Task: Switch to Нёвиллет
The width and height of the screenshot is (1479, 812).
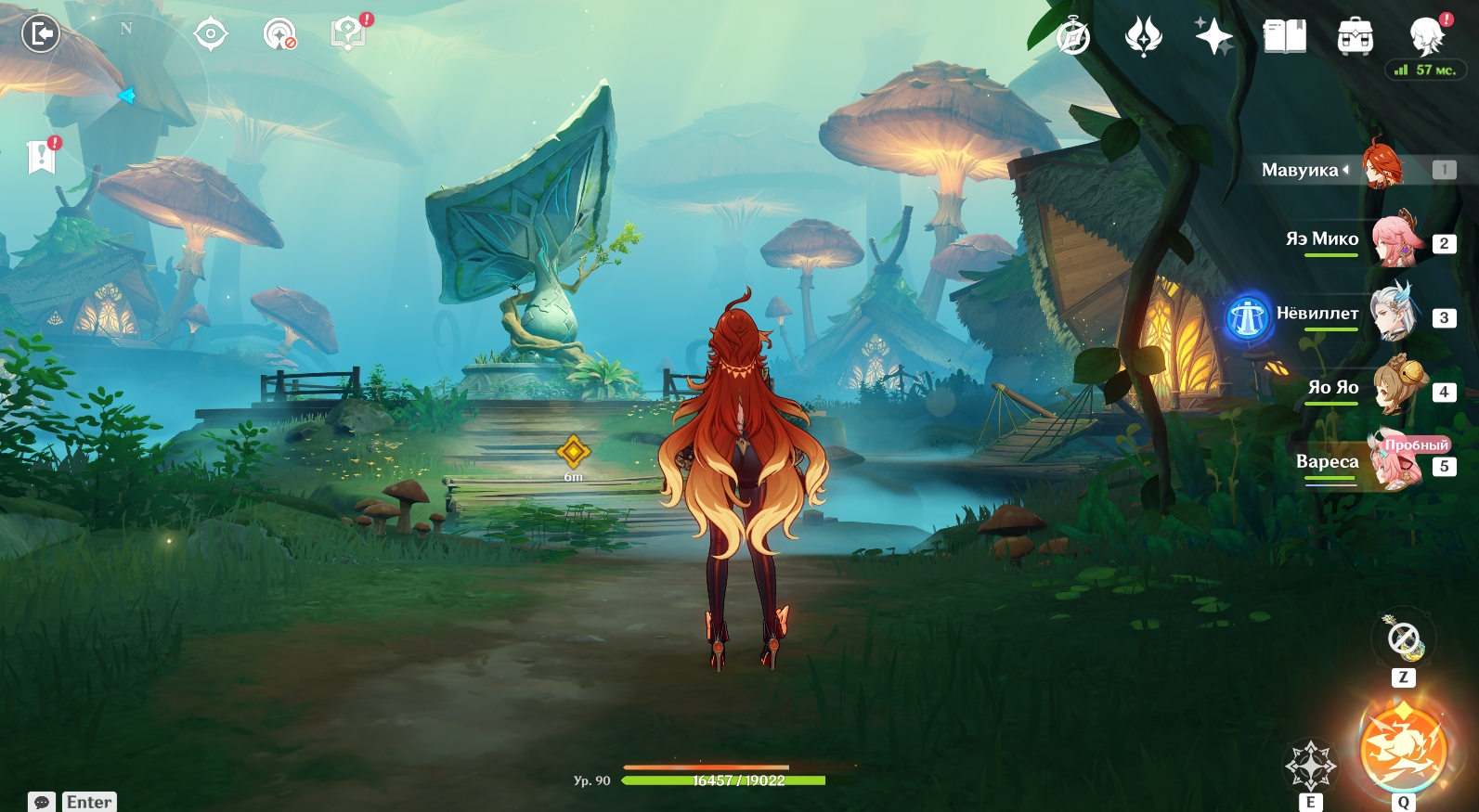Action: click(1395, 315)
